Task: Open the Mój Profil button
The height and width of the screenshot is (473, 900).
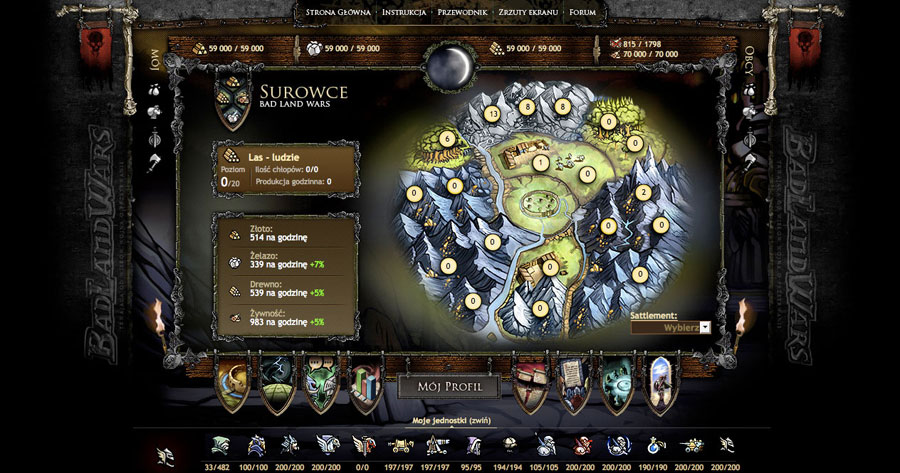Action: point(448,385)
